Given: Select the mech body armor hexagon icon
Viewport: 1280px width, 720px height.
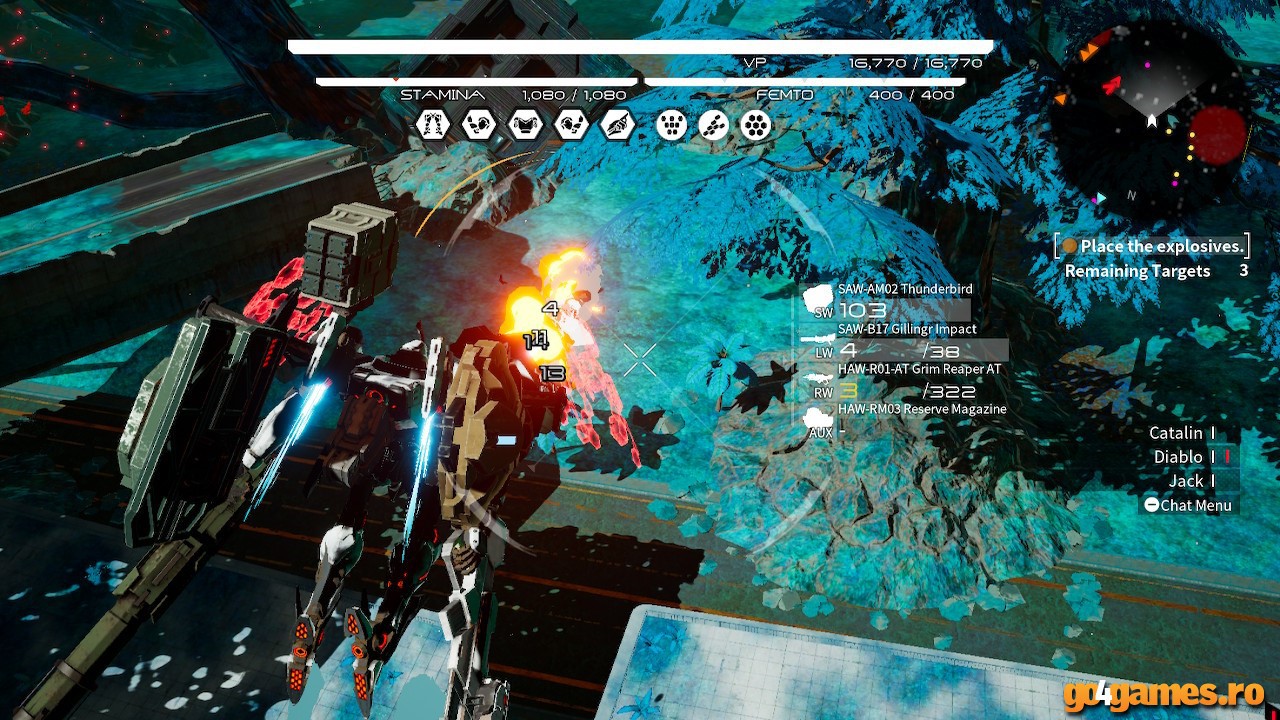Looking at the screenshot, I should (525, 125).
